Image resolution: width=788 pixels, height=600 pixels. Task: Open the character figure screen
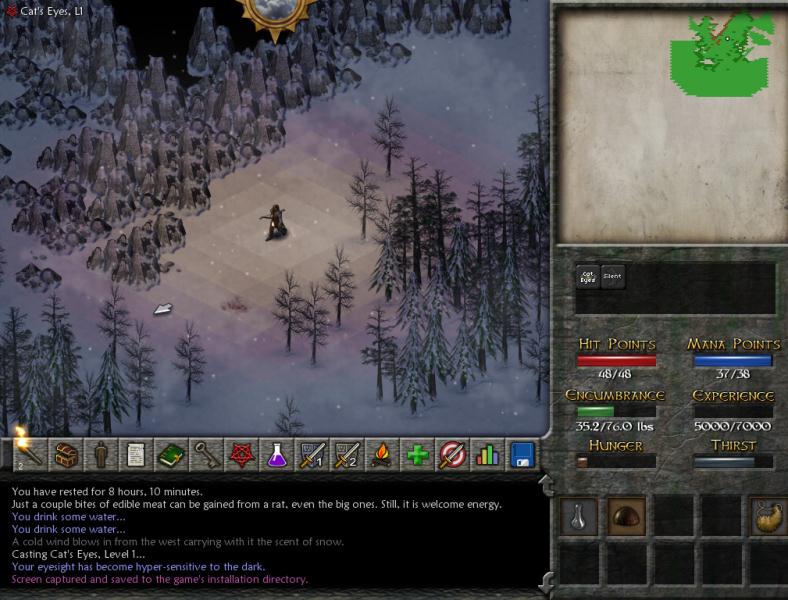[101, 454]
